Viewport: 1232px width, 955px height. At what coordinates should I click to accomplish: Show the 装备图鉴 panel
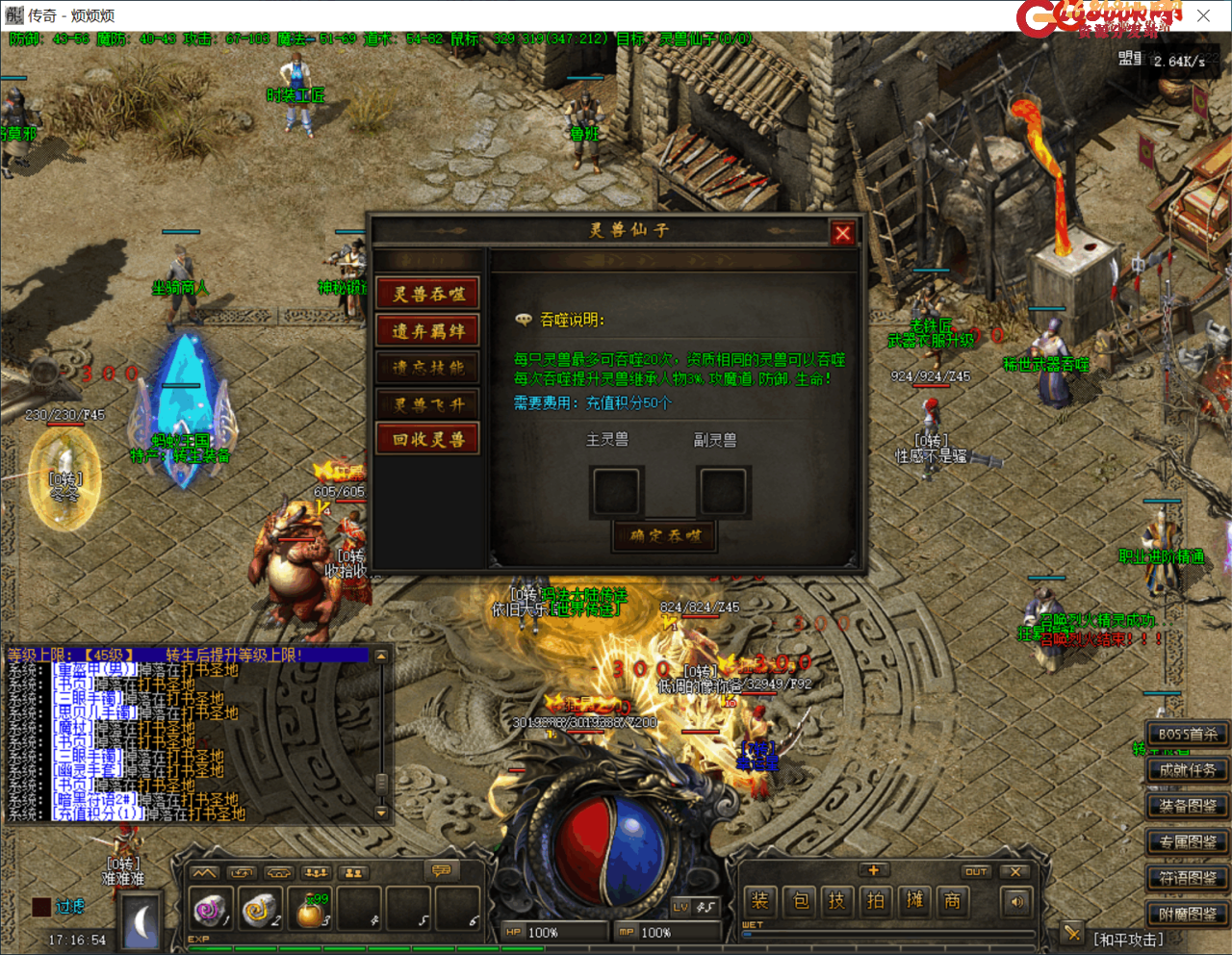pyautogui.click(x=1188, y=807)
